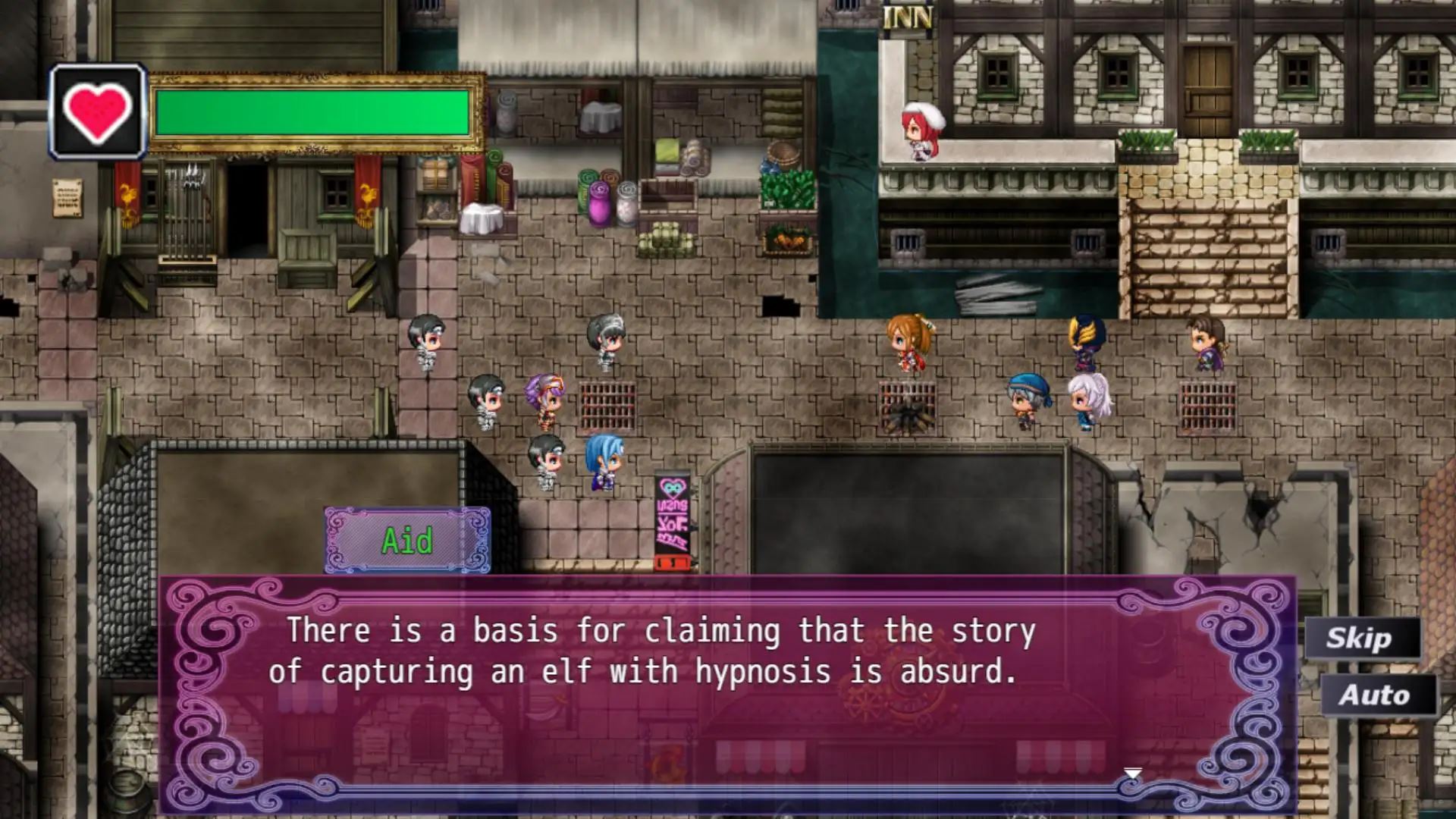The image size is (1456, 819).
Task: Advance dialogue with the white arrow indicator
Action: tap(1132, 774)
